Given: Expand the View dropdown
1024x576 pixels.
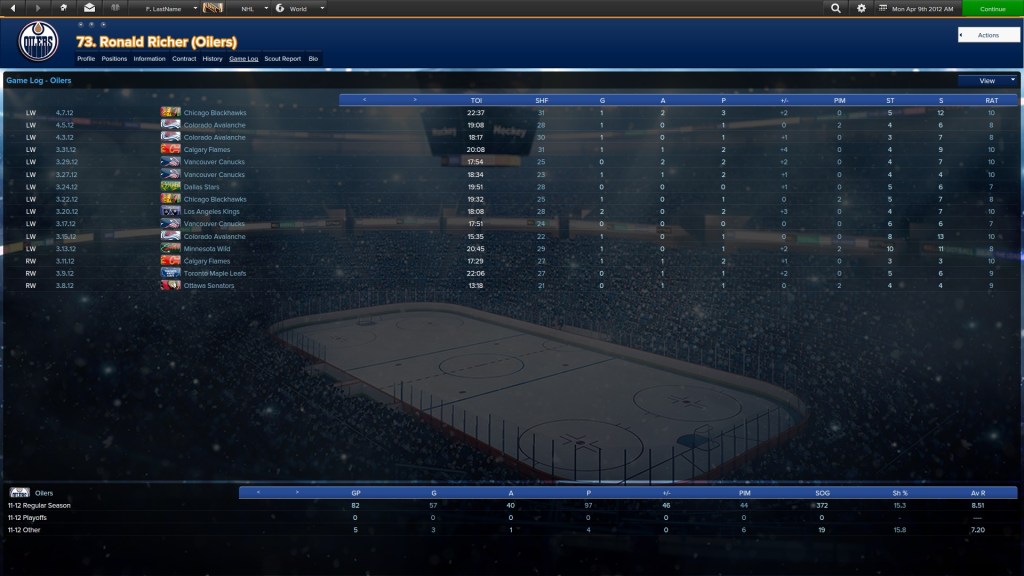Looking at the screenshot, I should coord(987,80).
